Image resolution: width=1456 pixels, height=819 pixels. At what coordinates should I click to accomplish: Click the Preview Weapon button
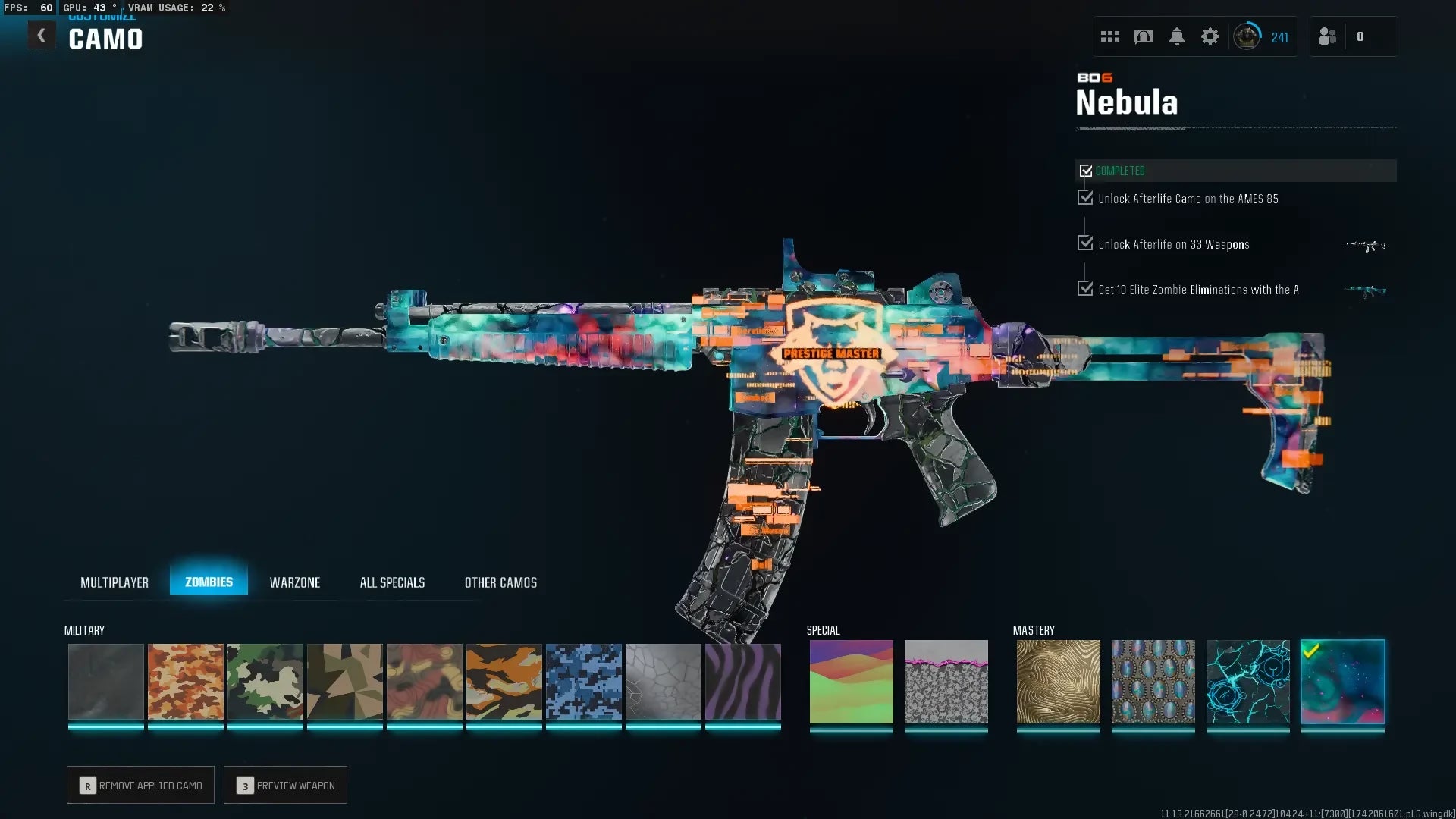(285, 785)
